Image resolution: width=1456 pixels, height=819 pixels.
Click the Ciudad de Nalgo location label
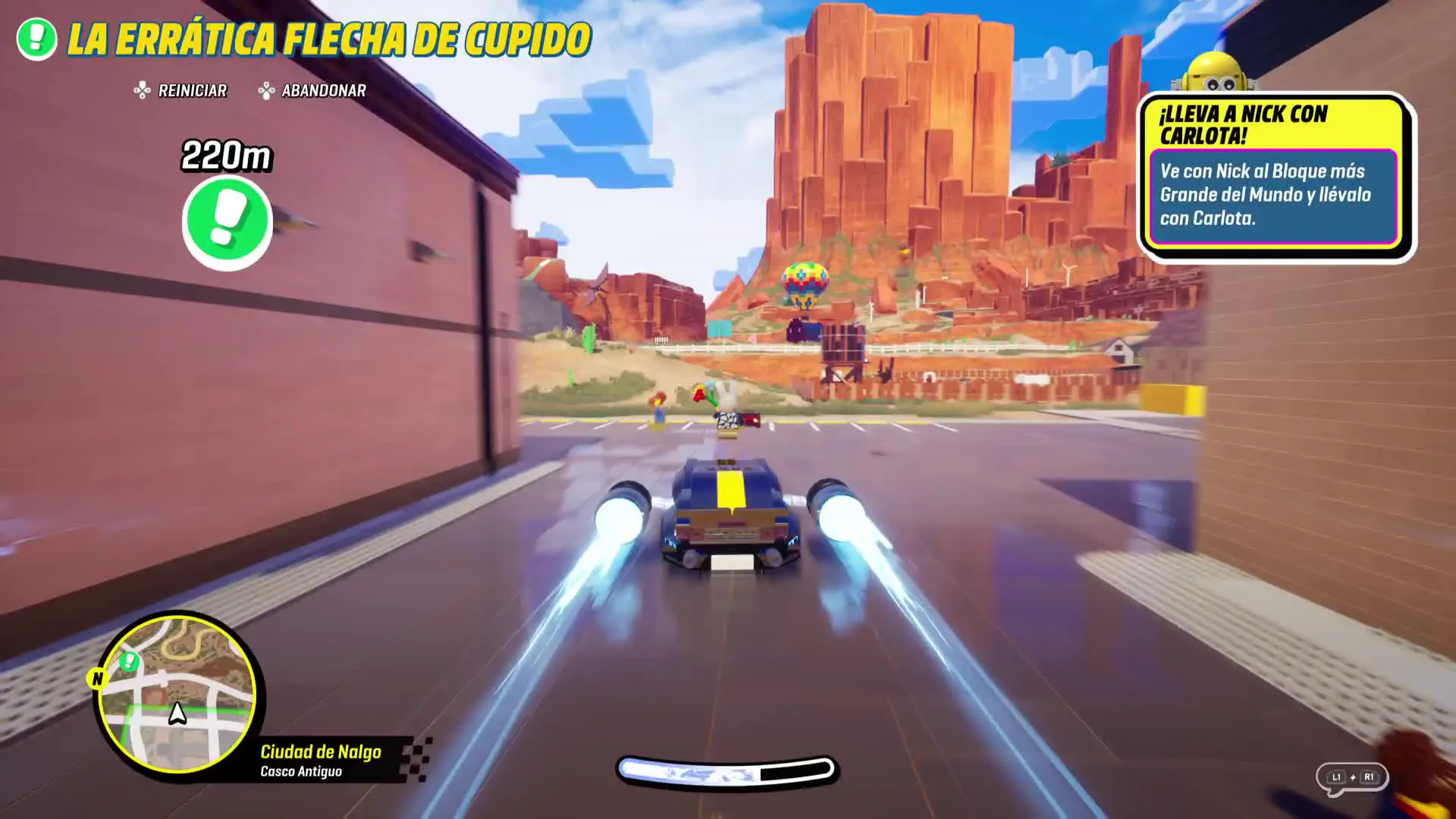pos(321,752)
